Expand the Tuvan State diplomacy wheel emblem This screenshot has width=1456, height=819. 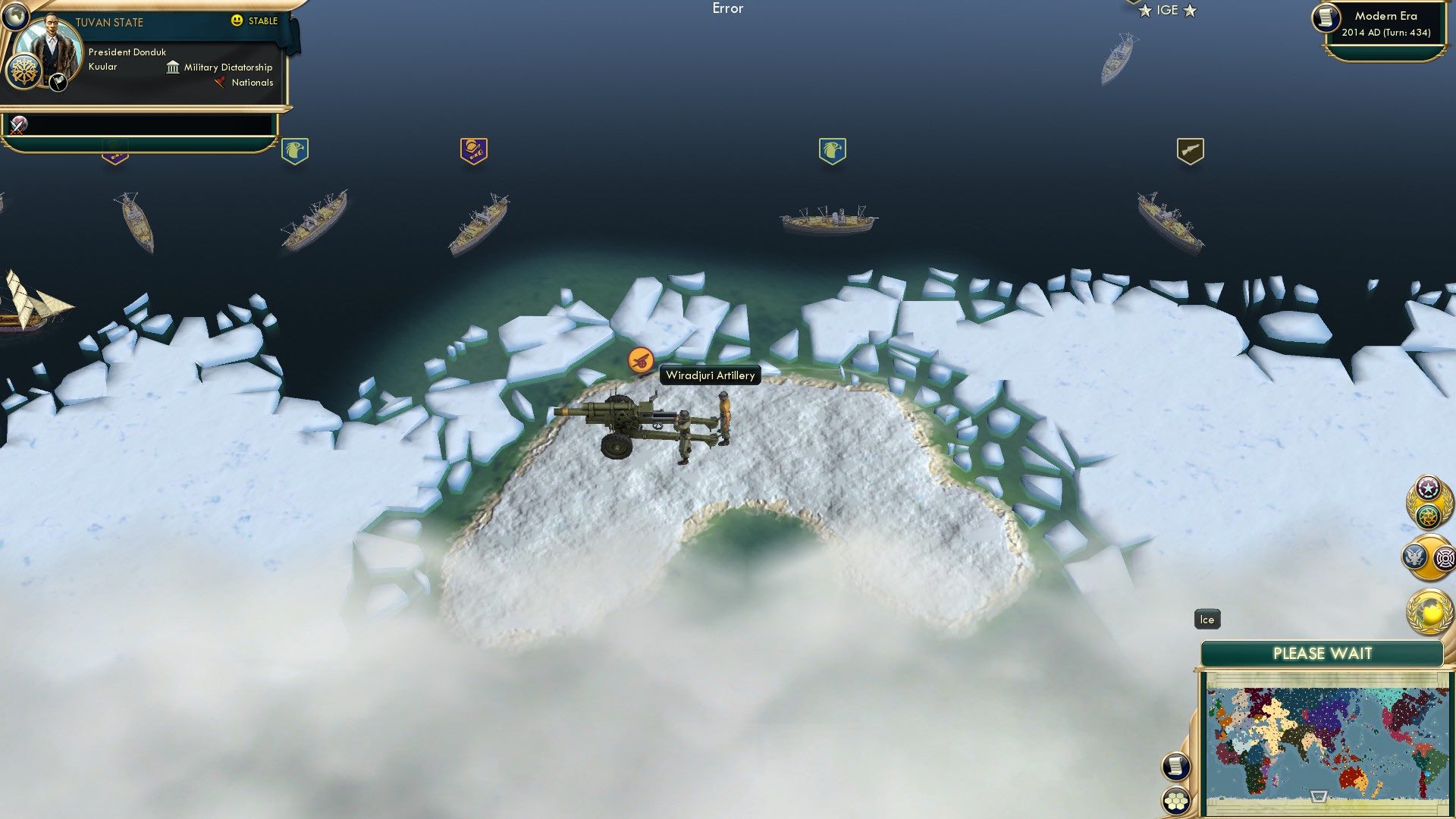(x=24, y=71)
